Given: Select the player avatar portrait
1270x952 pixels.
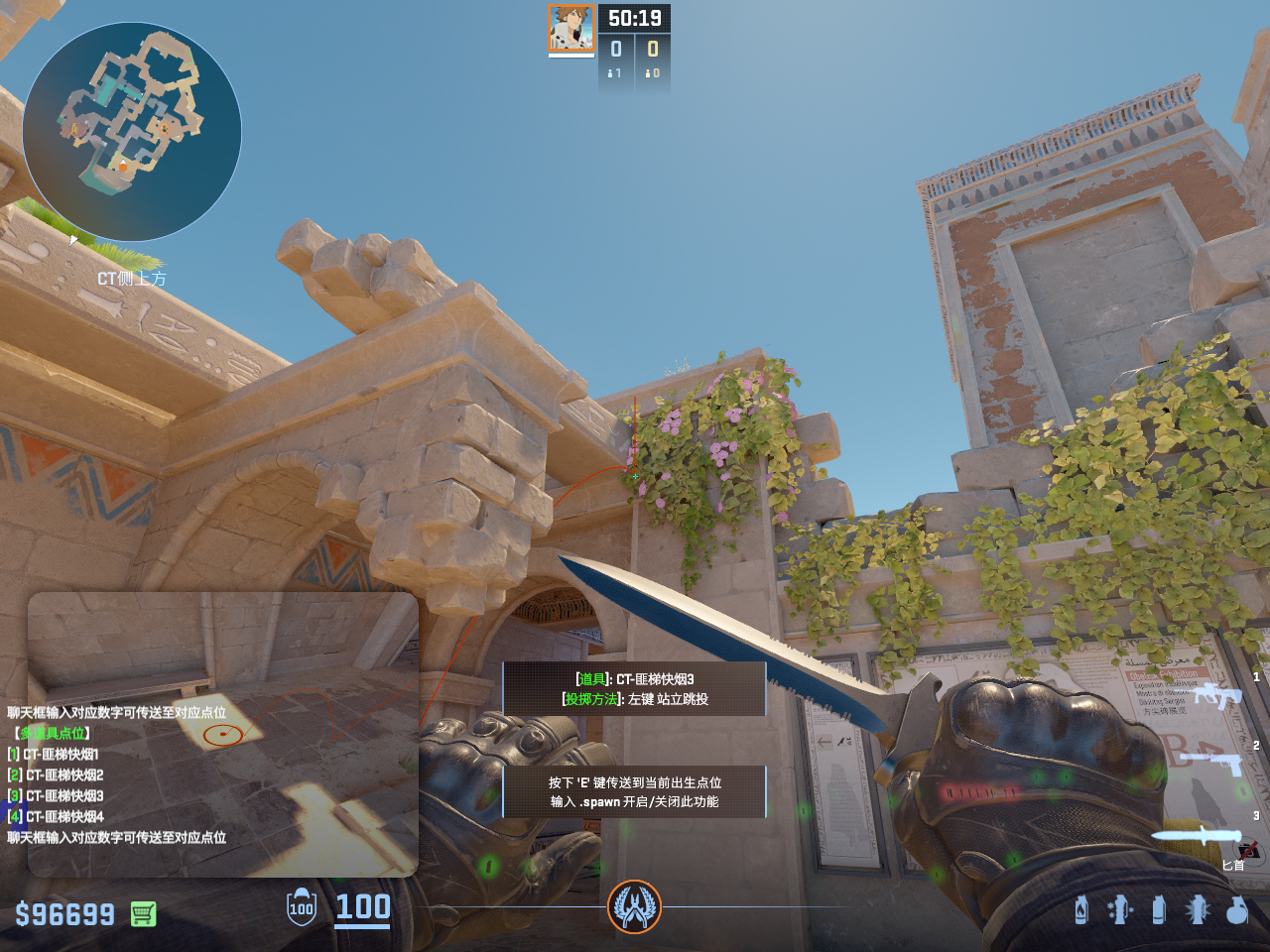Looking at the screenshot, I should pyautogui.click(x=571, y=28).
